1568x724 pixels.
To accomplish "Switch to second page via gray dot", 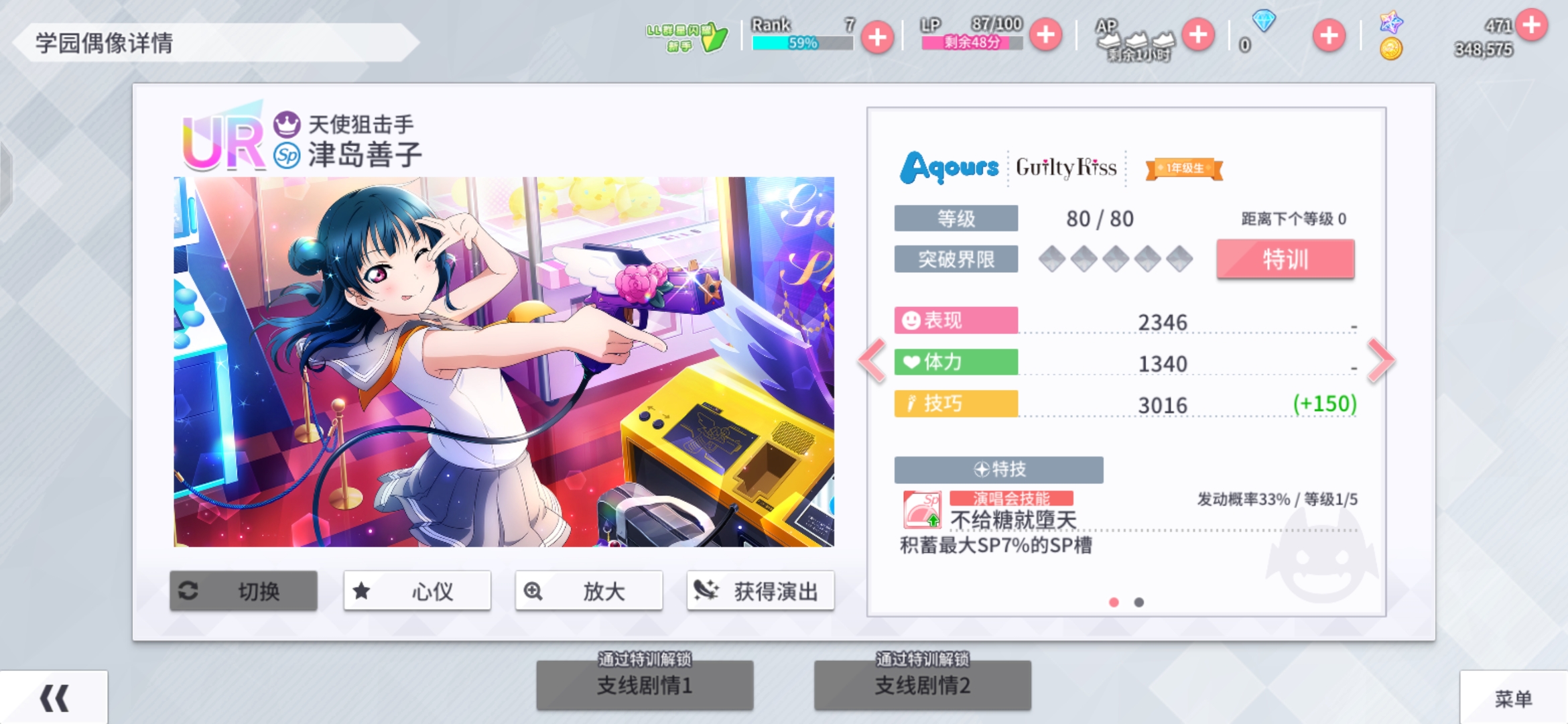I will [1139, 603].
